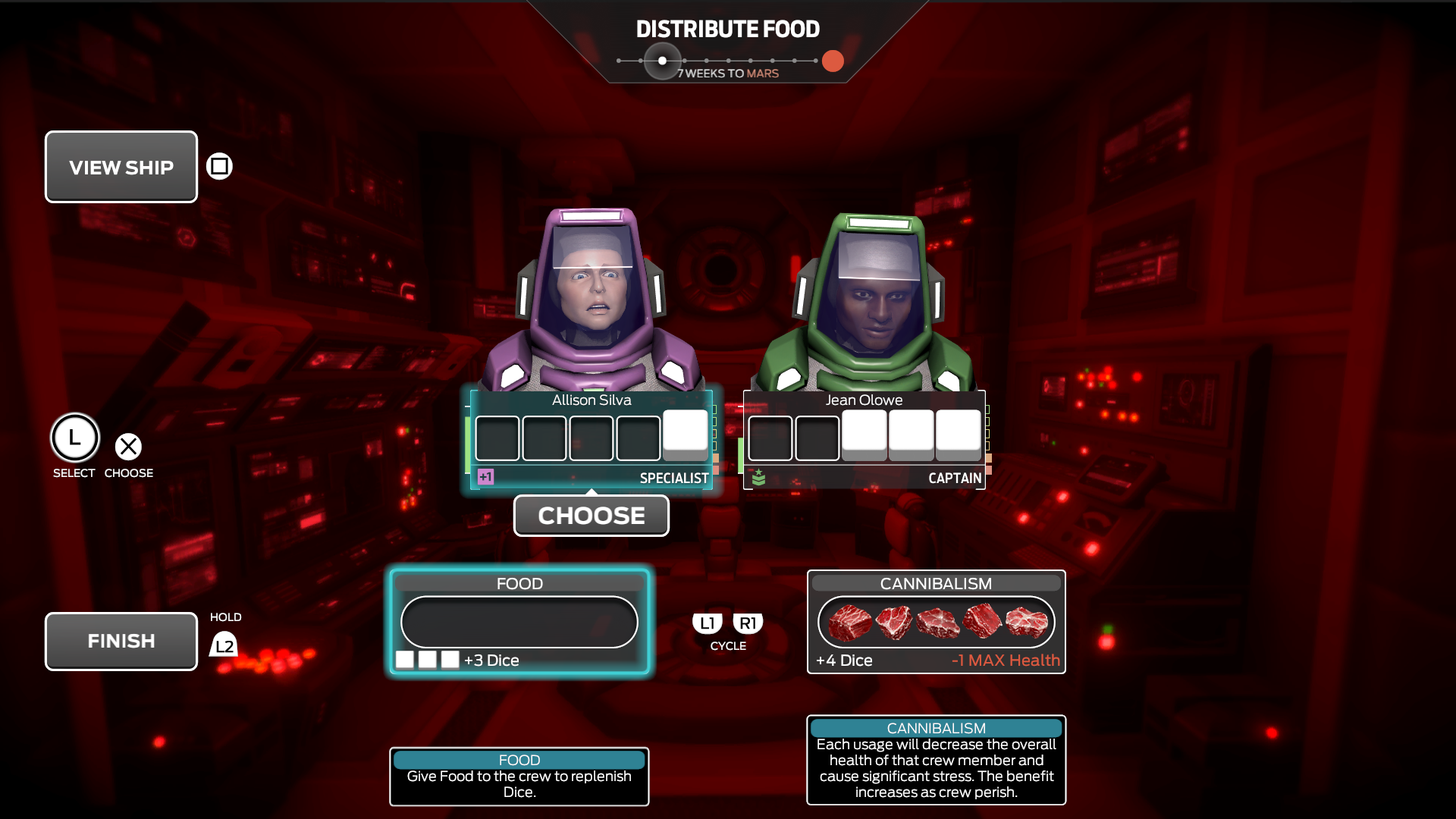Click the square button icon beside View Ship
This screenshot has height=819, width=1456.
tap(218, 165)
